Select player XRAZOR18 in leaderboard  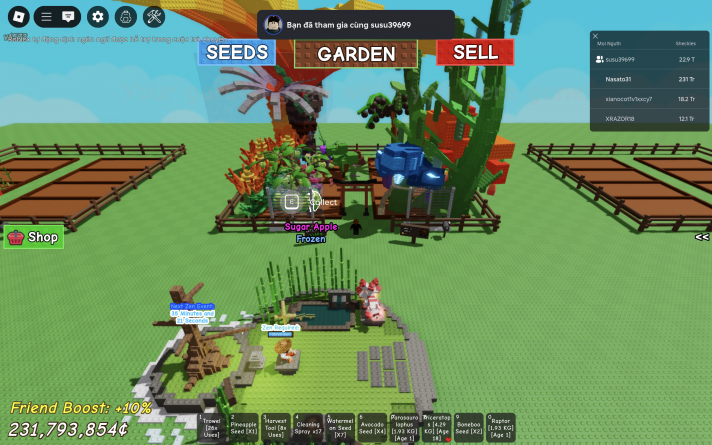click(x=620, y=119)
